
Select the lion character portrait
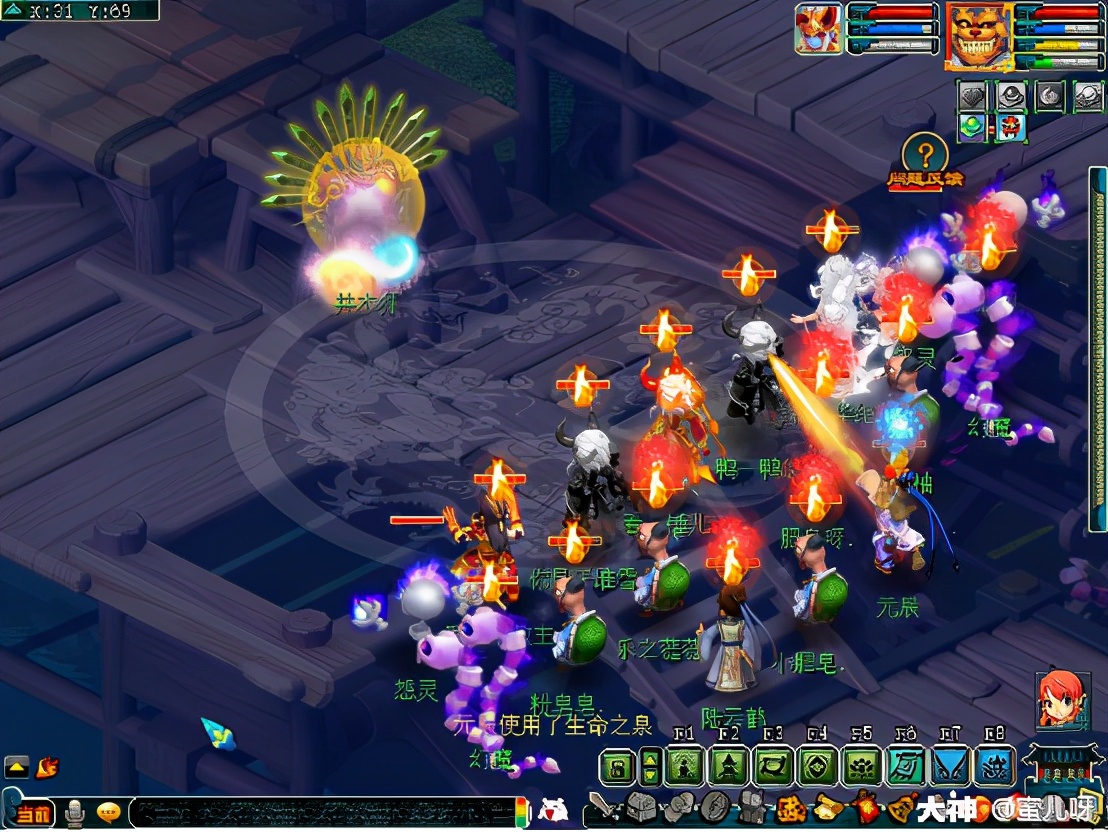[978, 36]
